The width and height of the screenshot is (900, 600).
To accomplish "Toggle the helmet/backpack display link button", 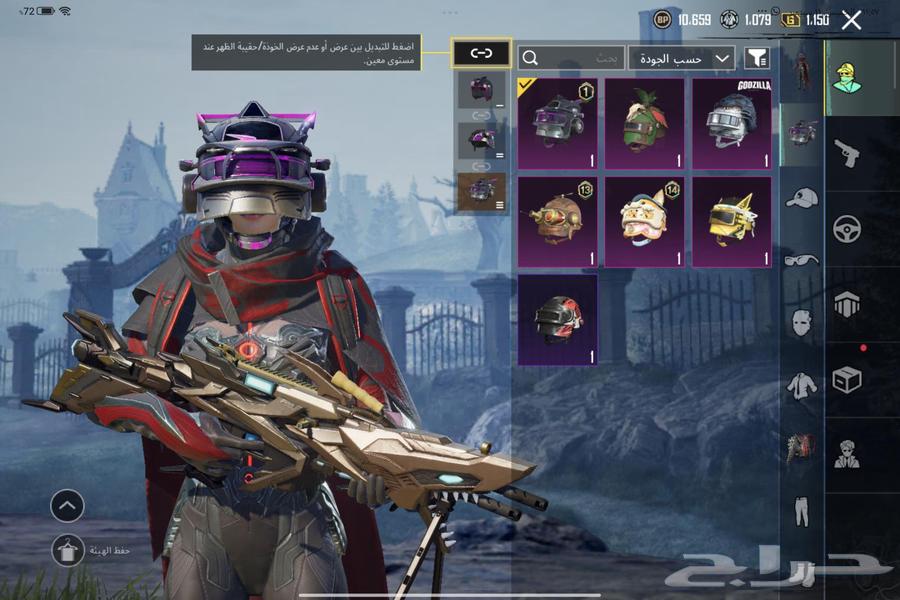I will [x=481, y=53].
